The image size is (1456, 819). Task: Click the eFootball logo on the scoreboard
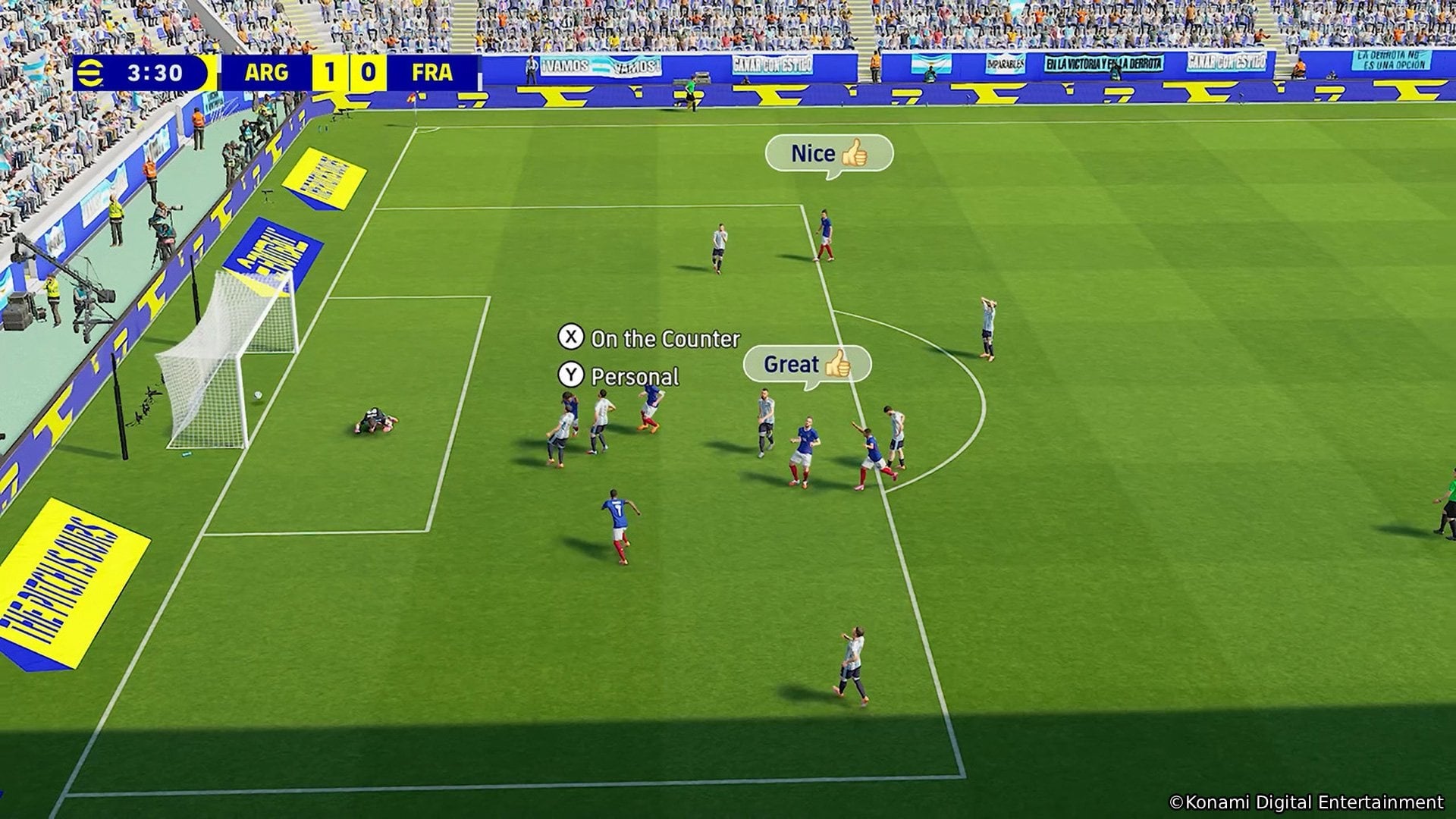pyautogui.click(x=91, y=73)
